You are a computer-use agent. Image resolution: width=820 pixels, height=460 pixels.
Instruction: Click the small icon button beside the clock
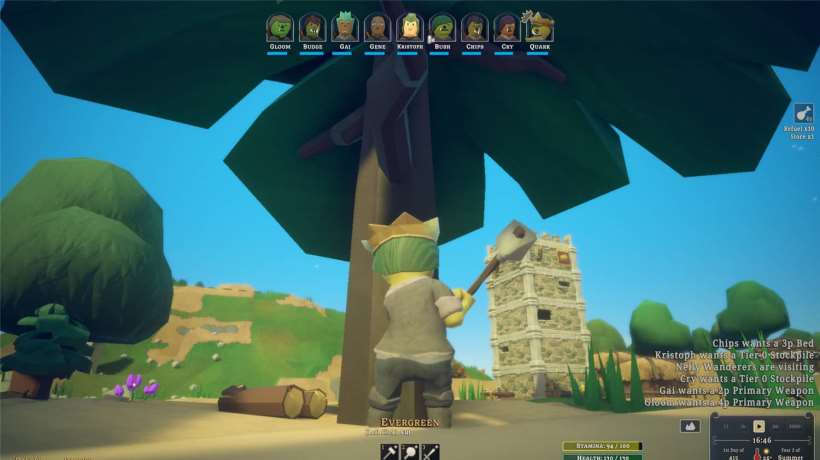[x=690, y=426]
